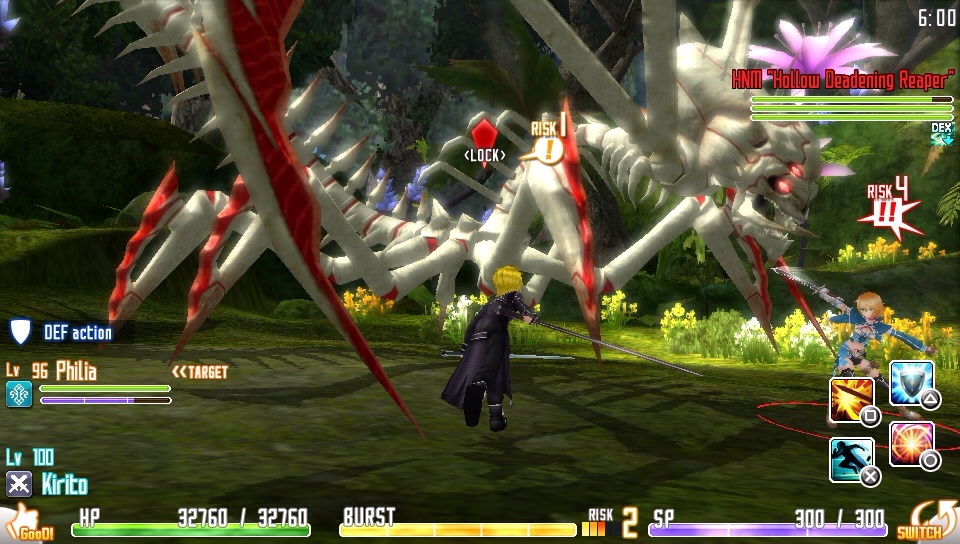
Task: Activate the fiery sword slash skill
Action: click(x=851, y=399)
